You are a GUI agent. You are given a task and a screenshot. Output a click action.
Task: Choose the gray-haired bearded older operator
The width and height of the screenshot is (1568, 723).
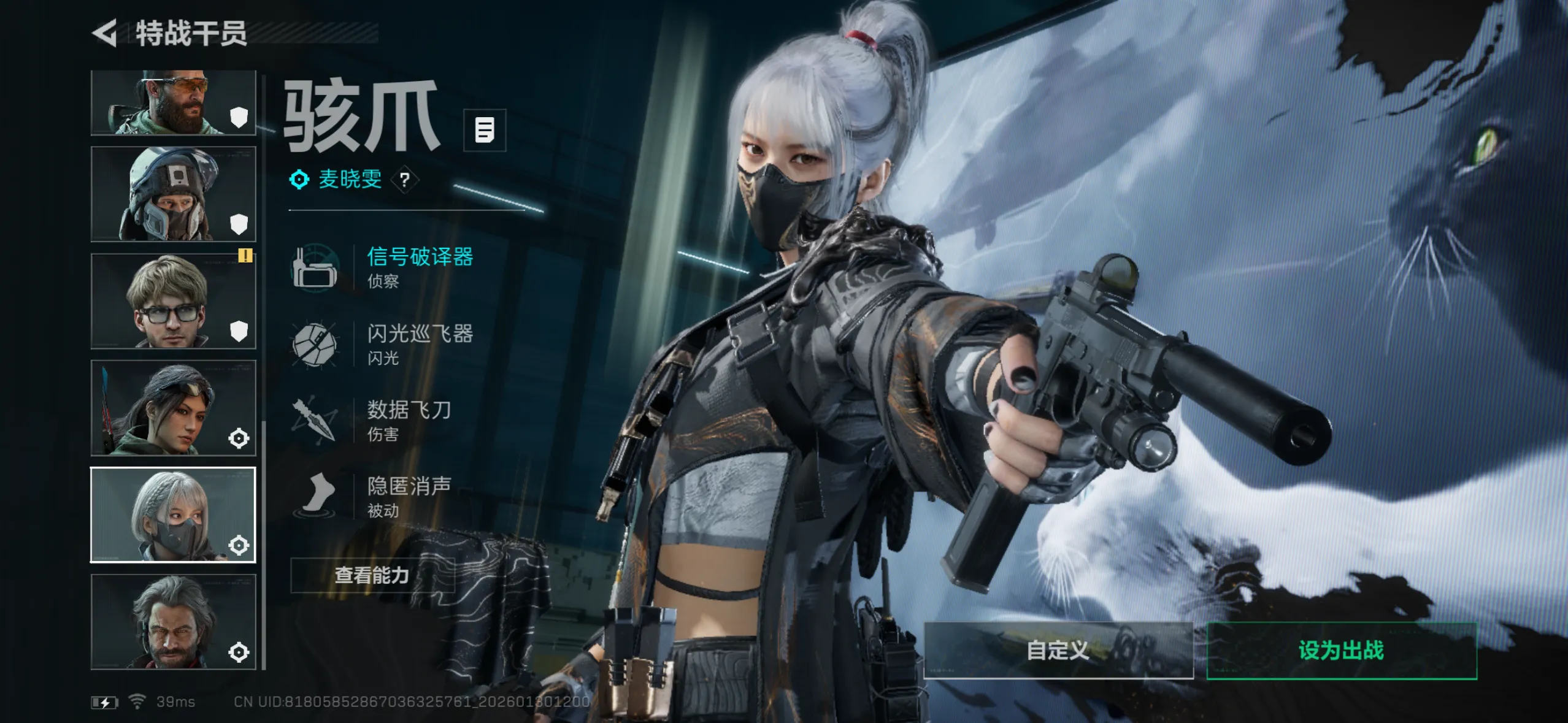(x=173, y=622)
